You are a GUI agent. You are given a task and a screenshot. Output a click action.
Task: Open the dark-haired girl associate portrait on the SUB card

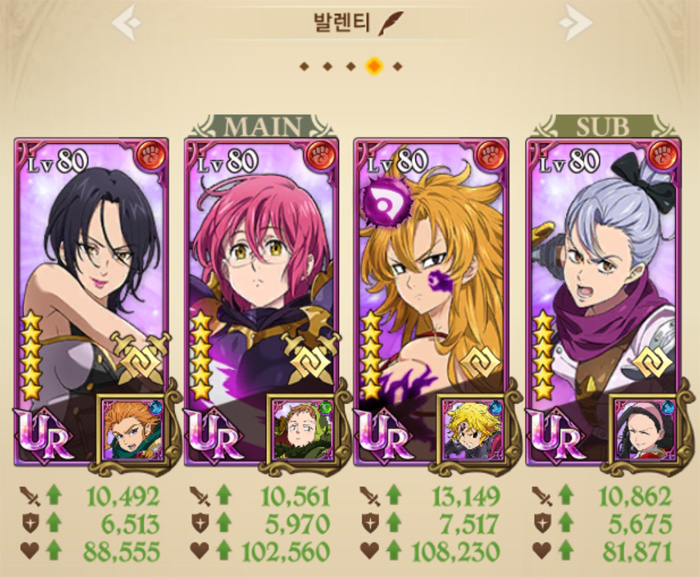tap(640, 426)
